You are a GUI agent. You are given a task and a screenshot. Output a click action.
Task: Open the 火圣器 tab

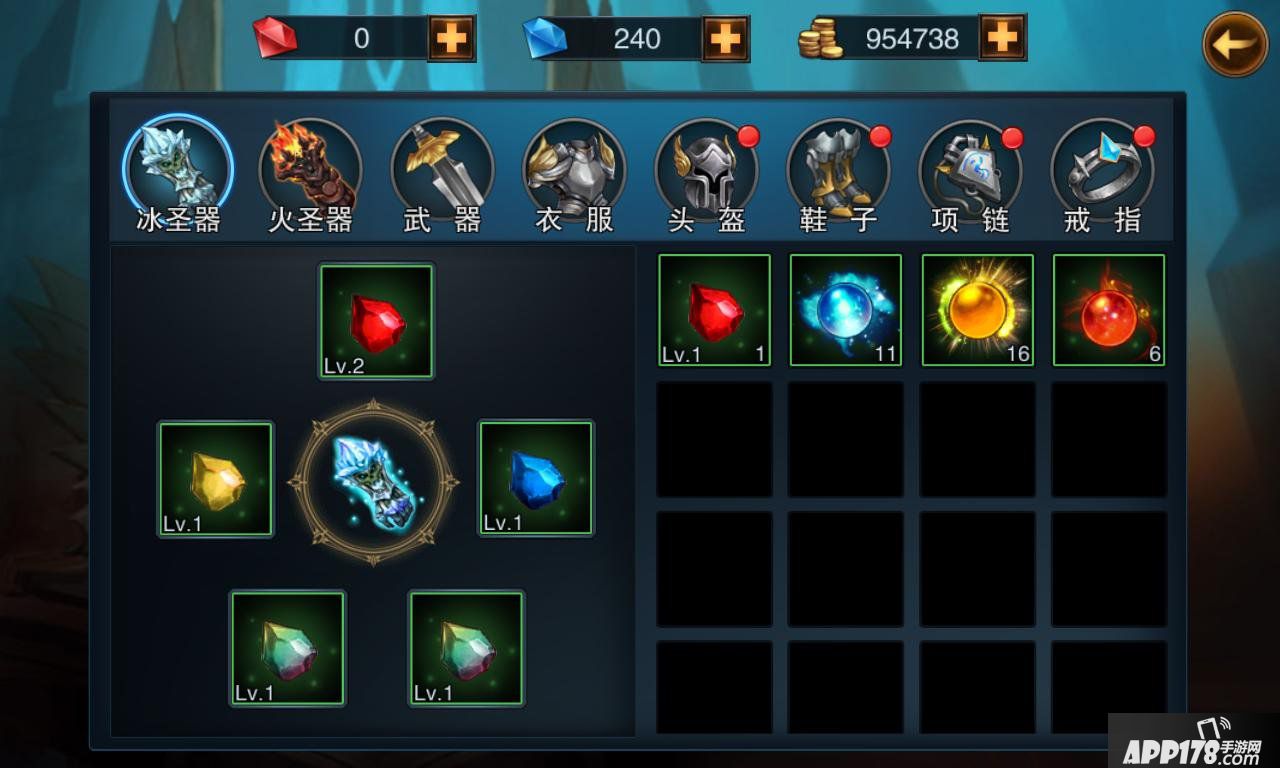[x=310, y=171]
